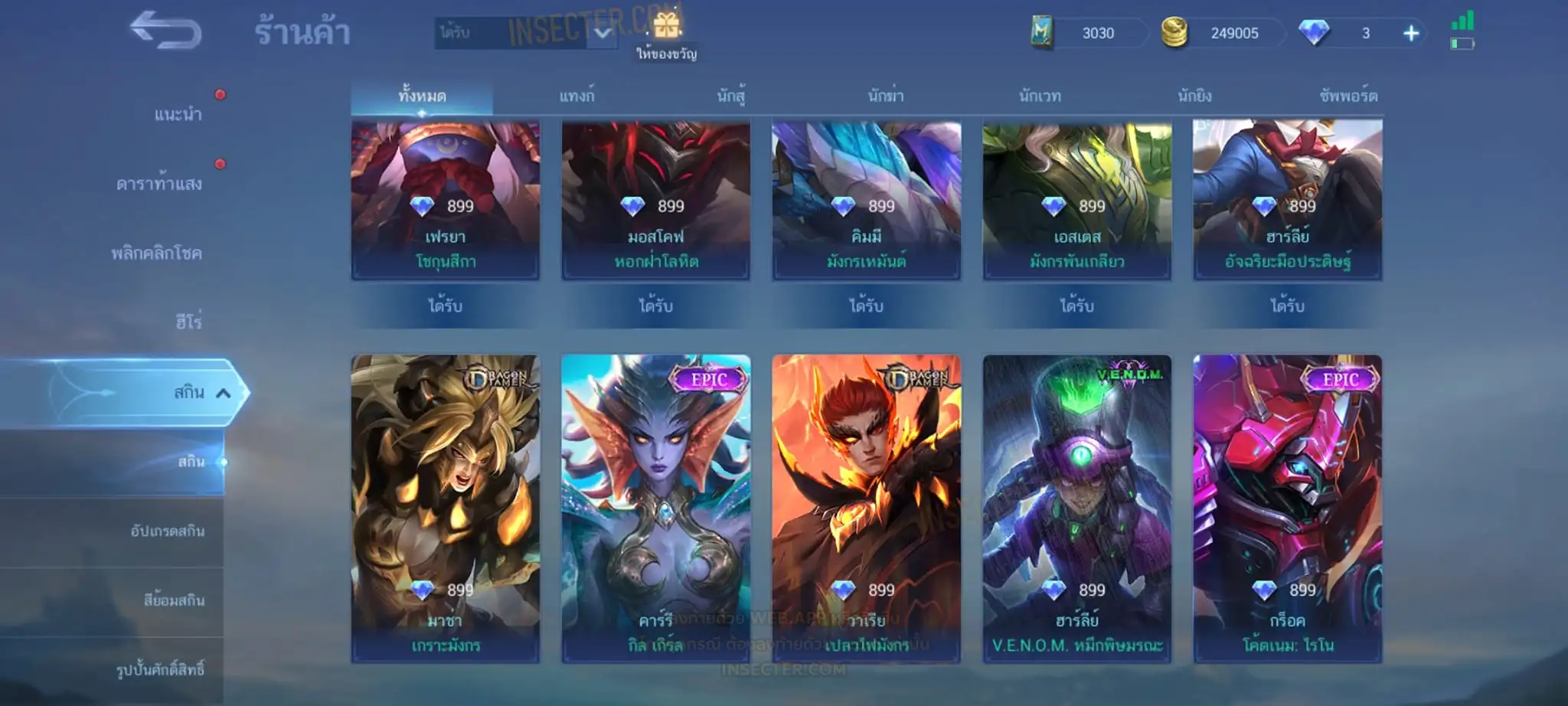Open the ฮีโร่ shop section
This screenshot has height=706, width=1568.
[x=188, y=322]
